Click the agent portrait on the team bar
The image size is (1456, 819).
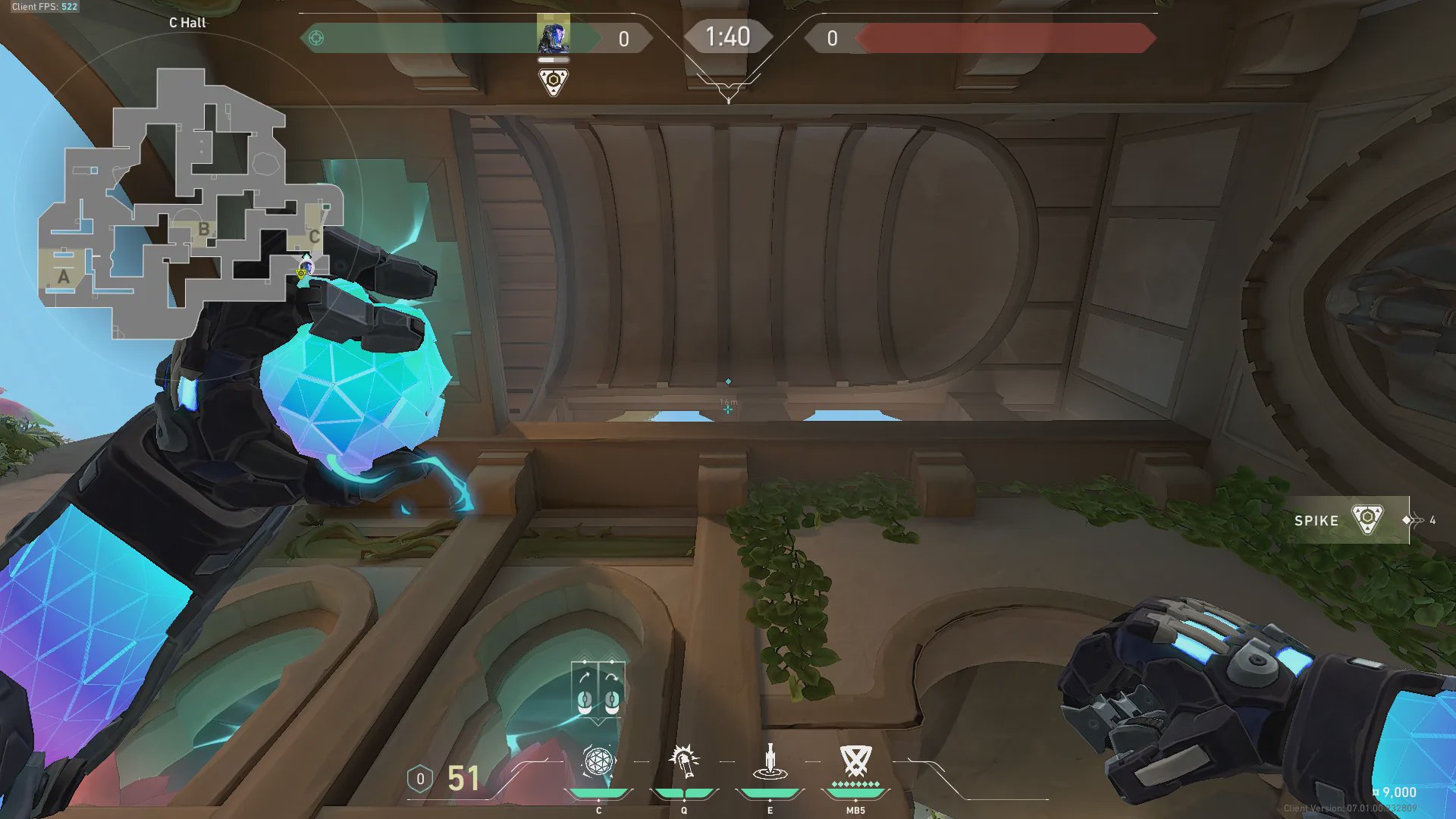tap(554, 36)
